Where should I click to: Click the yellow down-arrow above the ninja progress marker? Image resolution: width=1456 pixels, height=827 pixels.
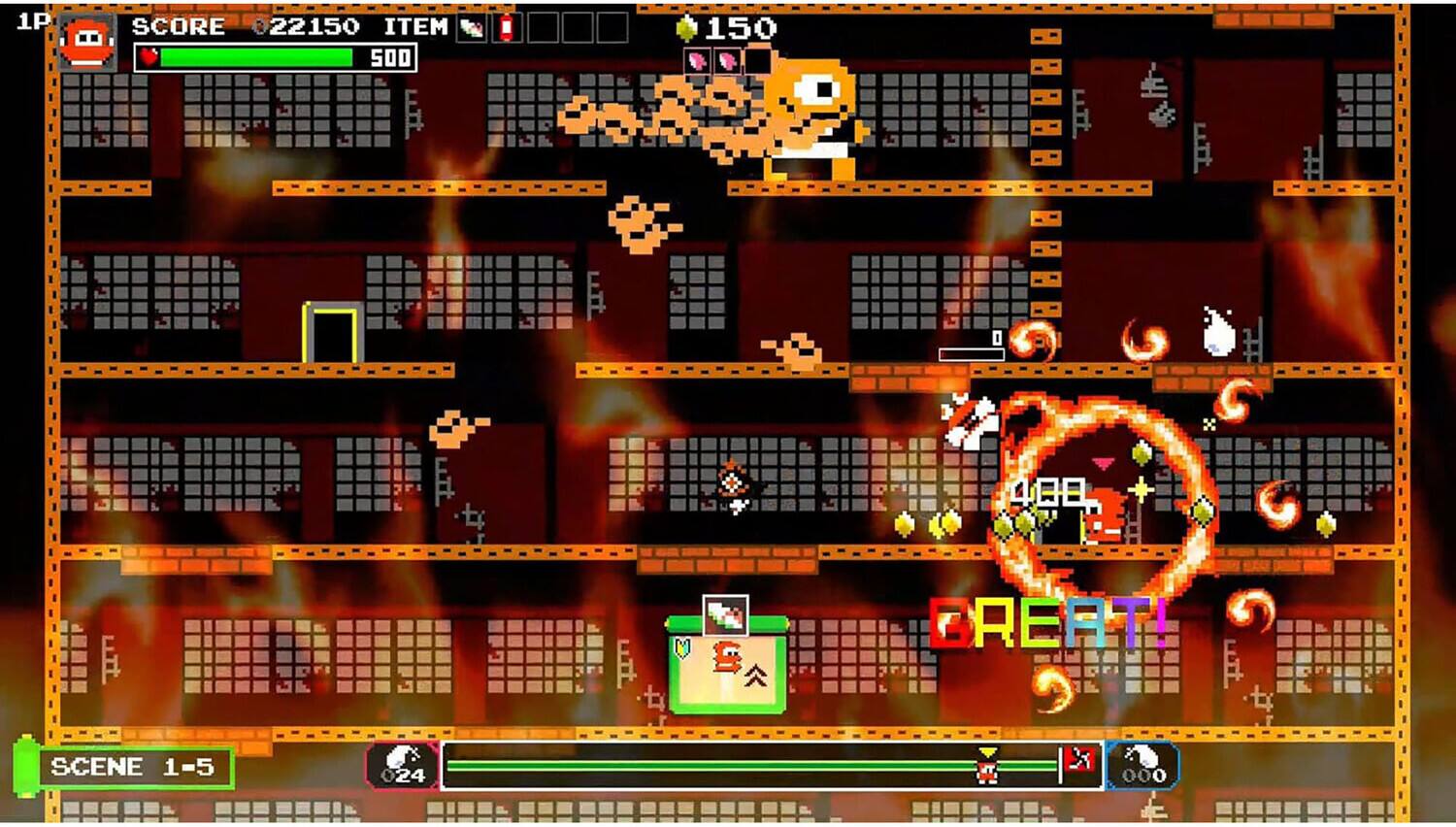coord(987,749)
